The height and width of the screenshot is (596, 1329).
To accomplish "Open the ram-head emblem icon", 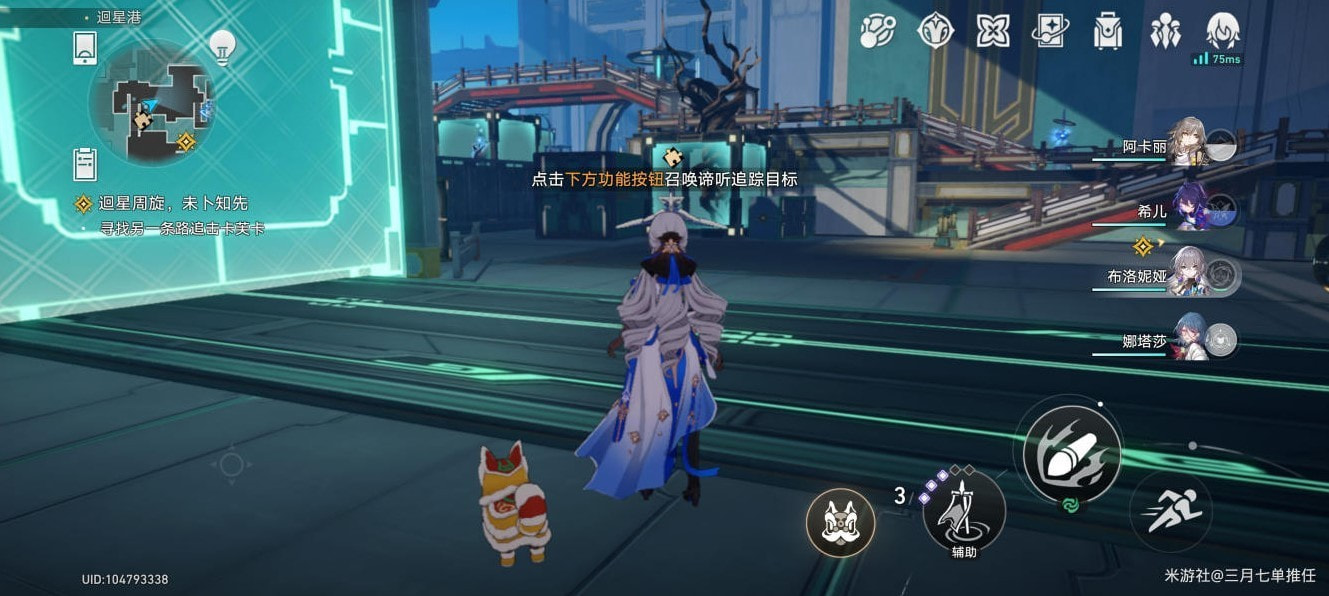I will pos(935,31).
